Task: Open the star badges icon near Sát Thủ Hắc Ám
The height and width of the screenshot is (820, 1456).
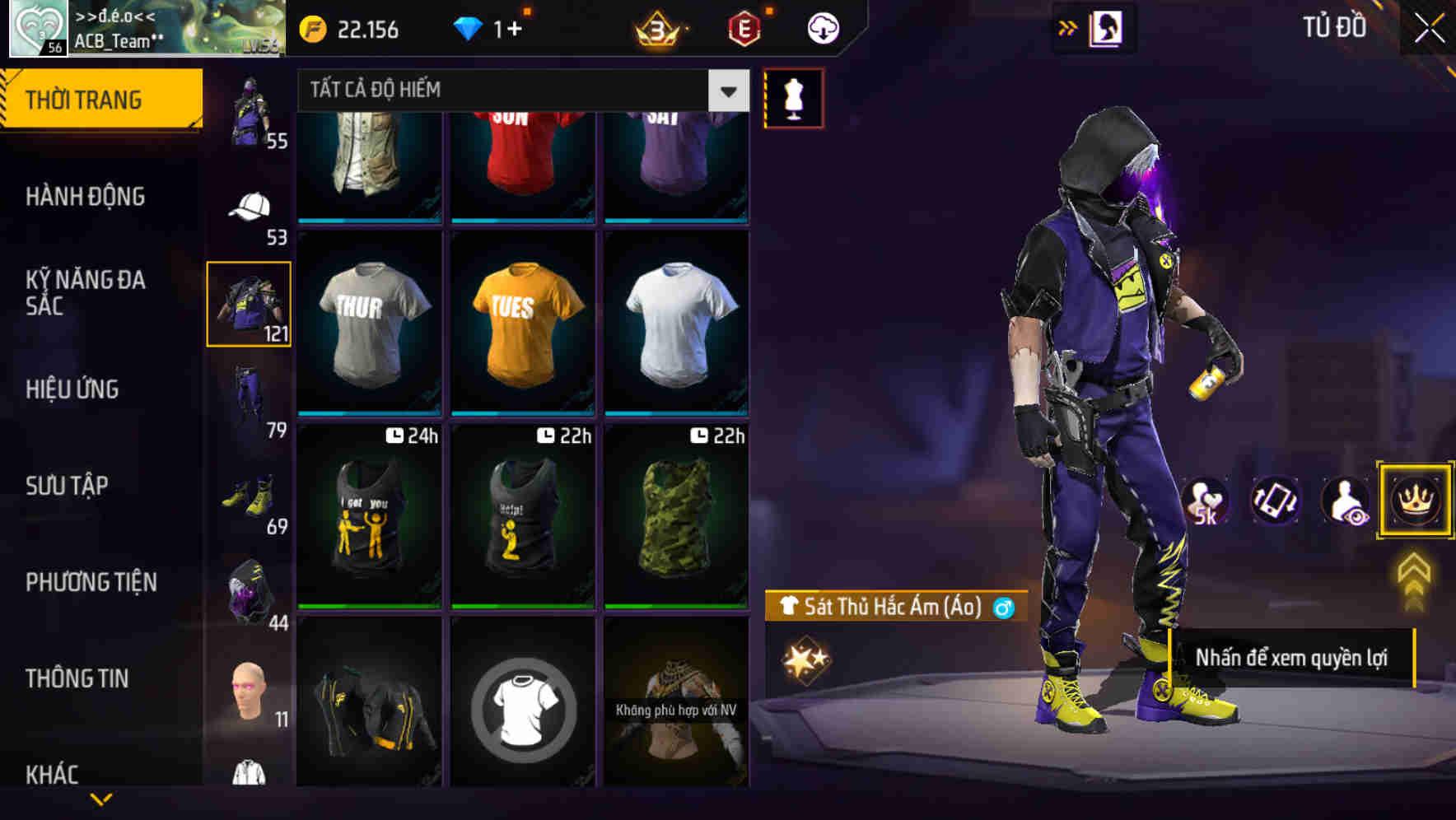Action: pyautogui.click(x=805, y=658)
